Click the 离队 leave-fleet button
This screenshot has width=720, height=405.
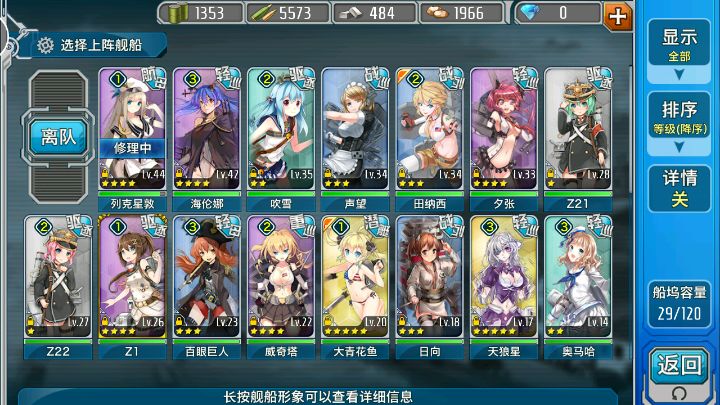(x=59, y=136)
